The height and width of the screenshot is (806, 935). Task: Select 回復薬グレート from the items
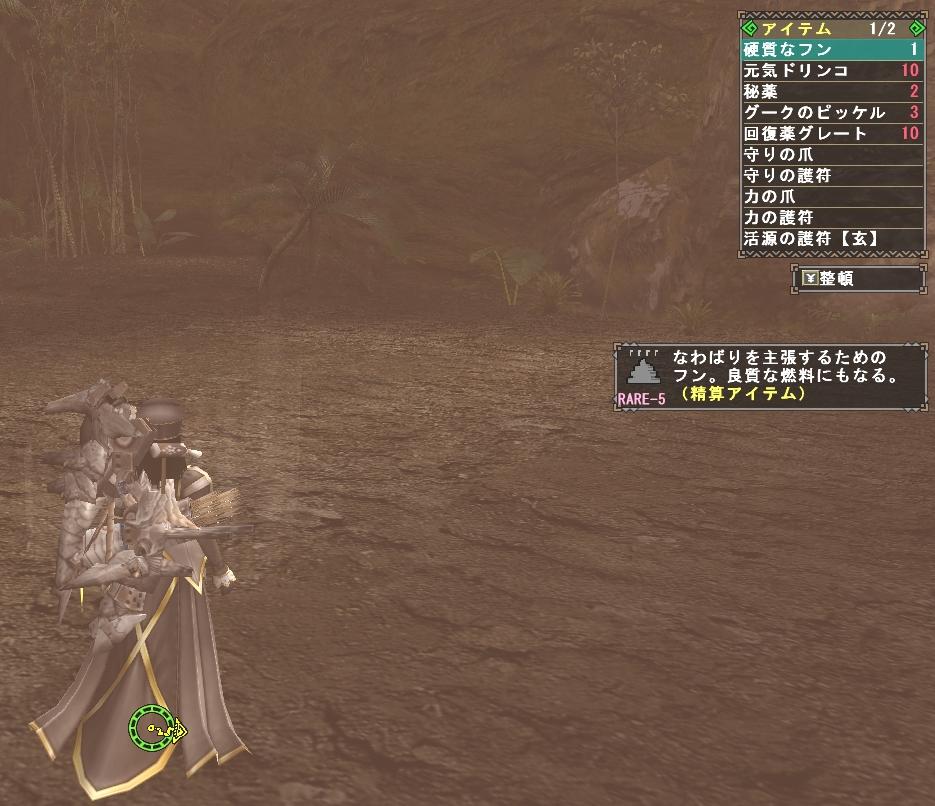831,134
